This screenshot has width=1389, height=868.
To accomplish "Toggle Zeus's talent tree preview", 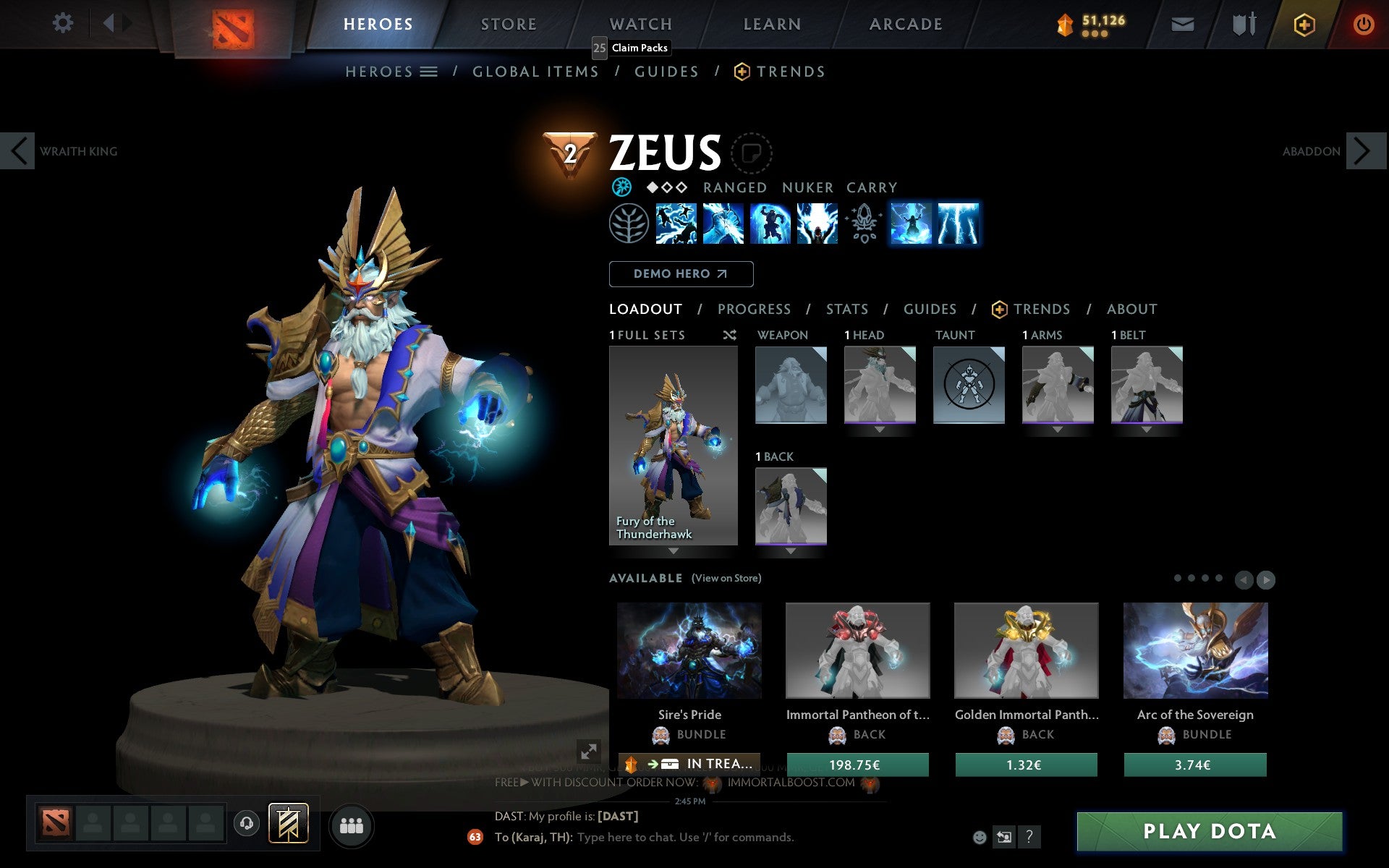I will pyautogui.click(x=629, y=224).
